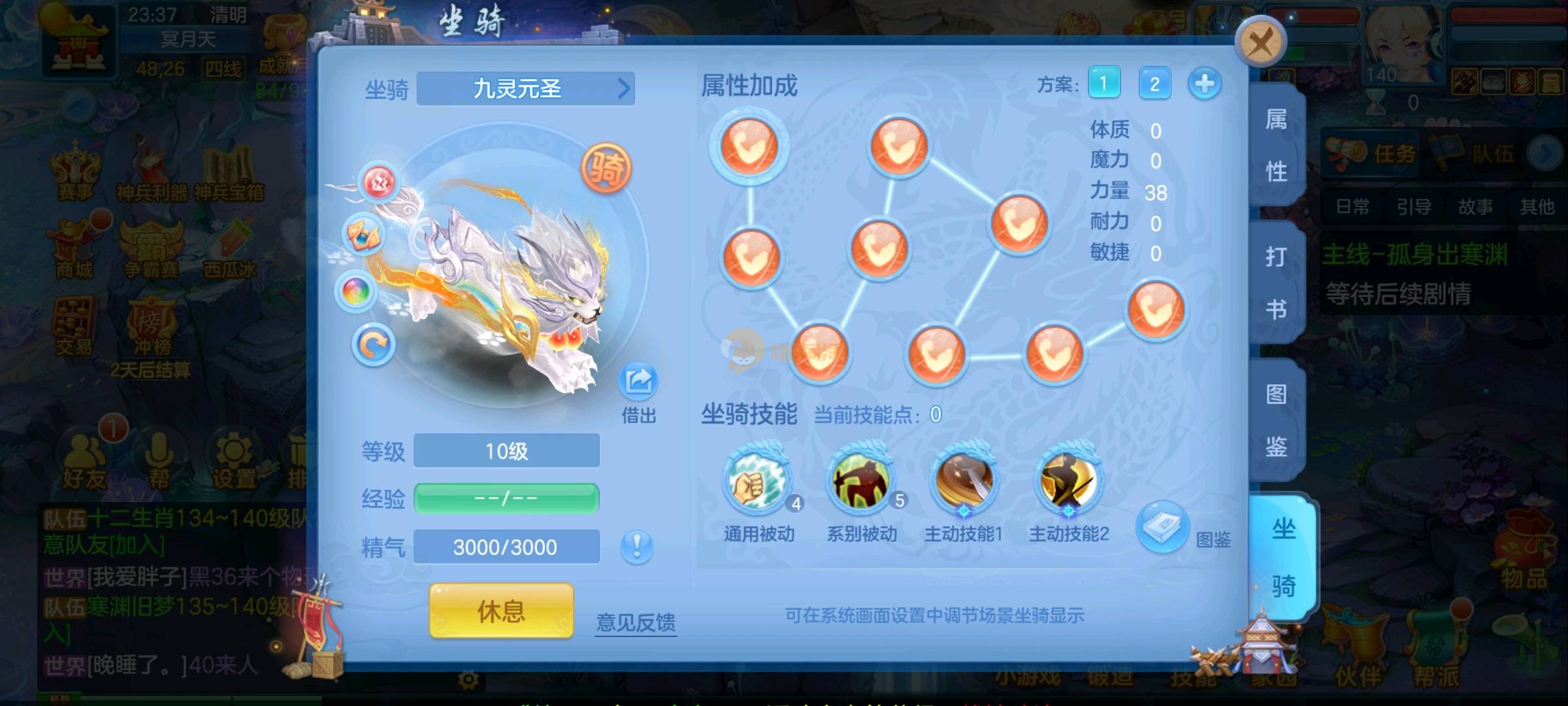Switch to attribute scheme 2
Viewport: 1568px width, 706px height.
pyautogui.click(x=1154, y=84)
